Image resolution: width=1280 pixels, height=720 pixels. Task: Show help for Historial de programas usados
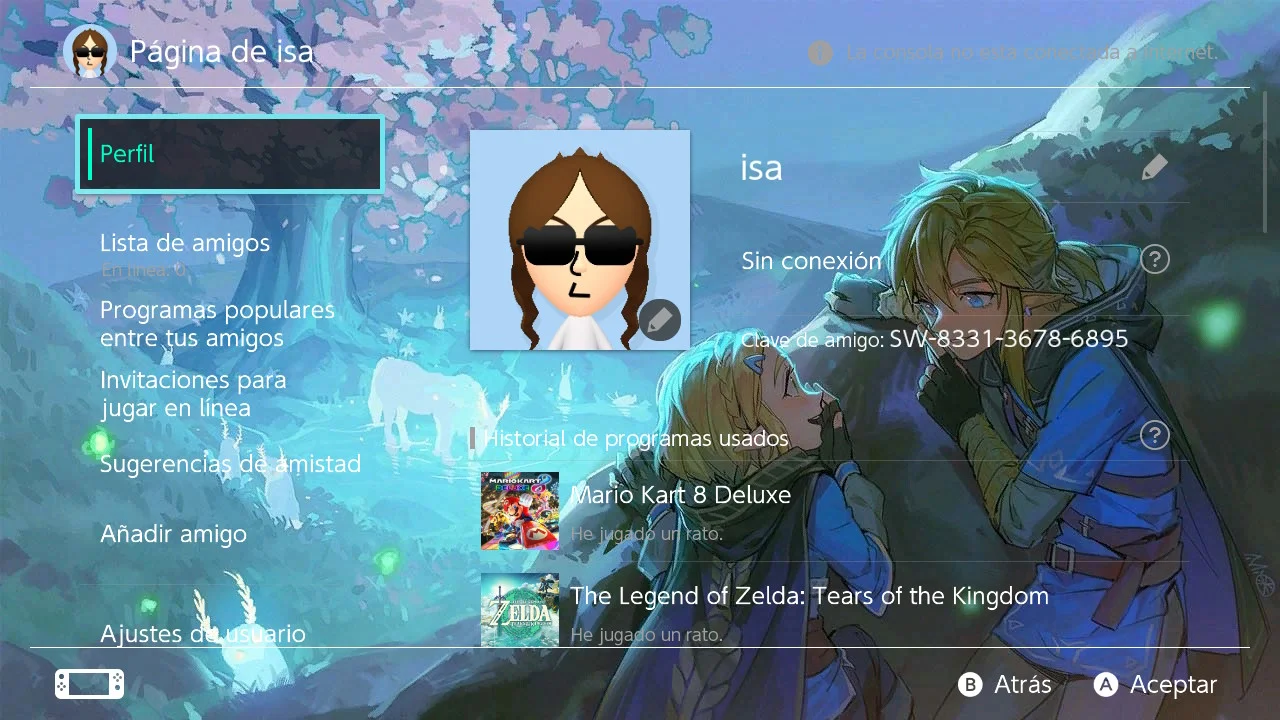[1155, 435]
